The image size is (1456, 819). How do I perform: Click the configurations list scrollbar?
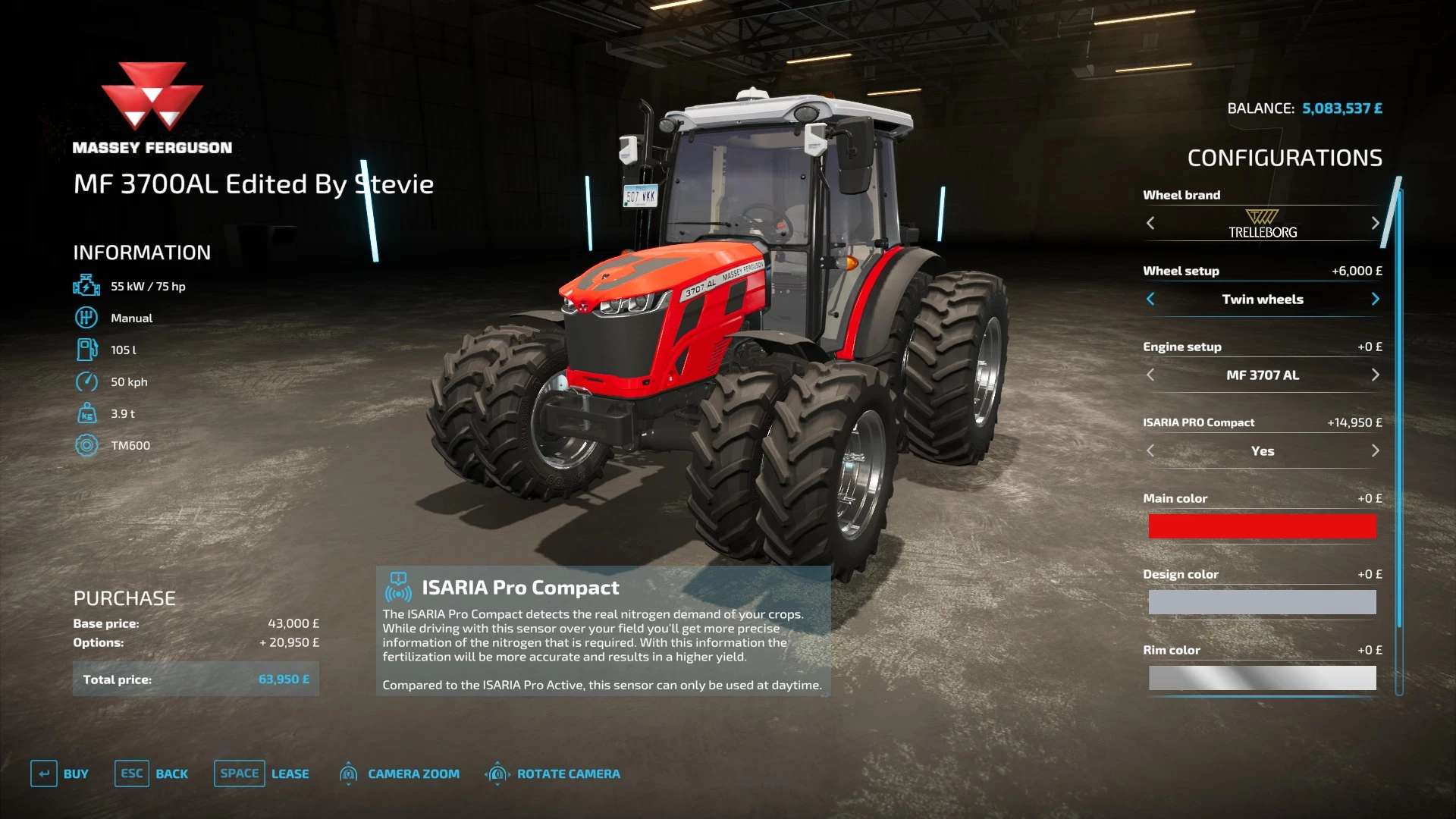pos(1399,409)
